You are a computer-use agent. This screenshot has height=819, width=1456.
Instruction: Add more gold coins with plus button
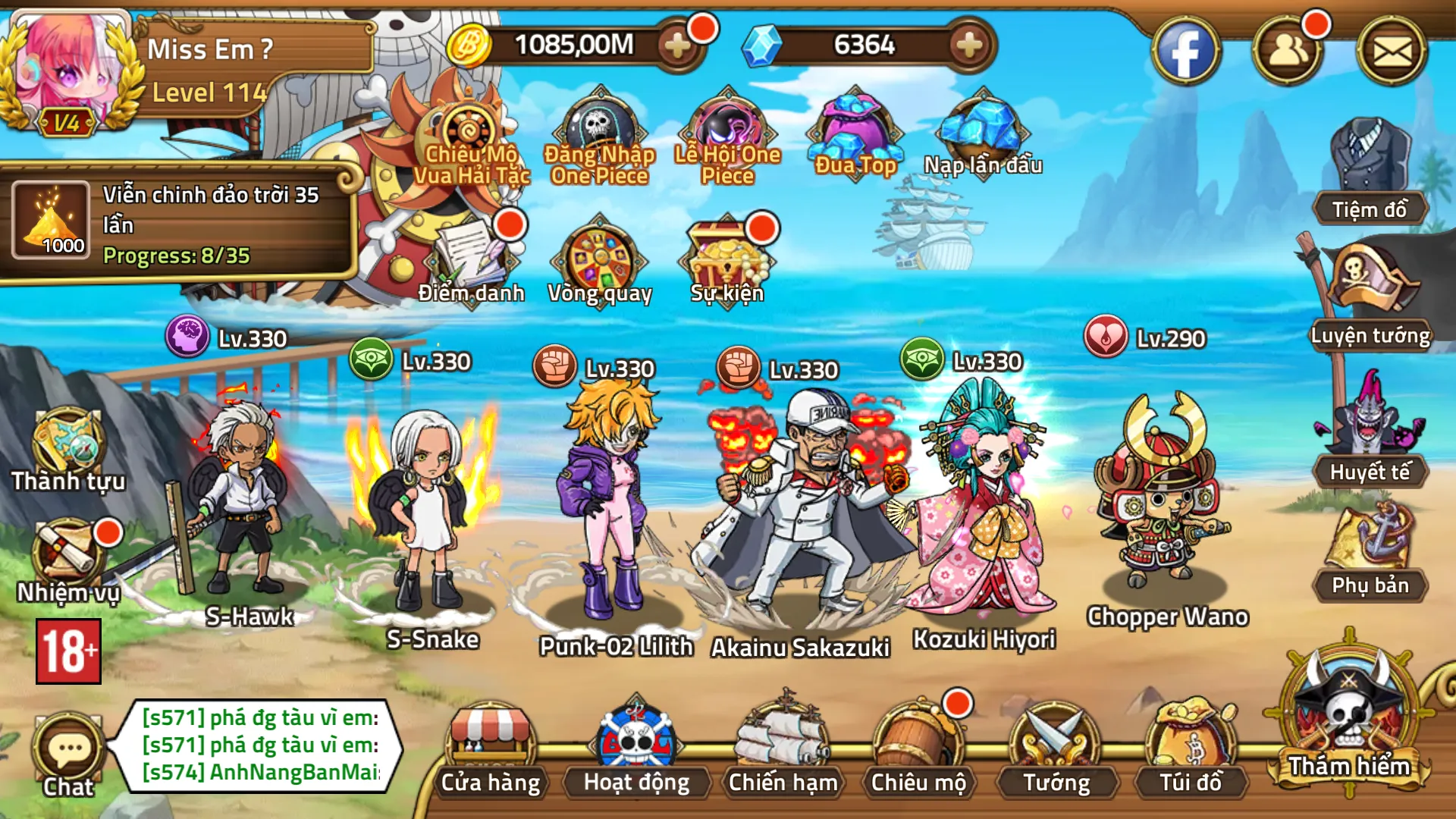[x=676, y=46]
